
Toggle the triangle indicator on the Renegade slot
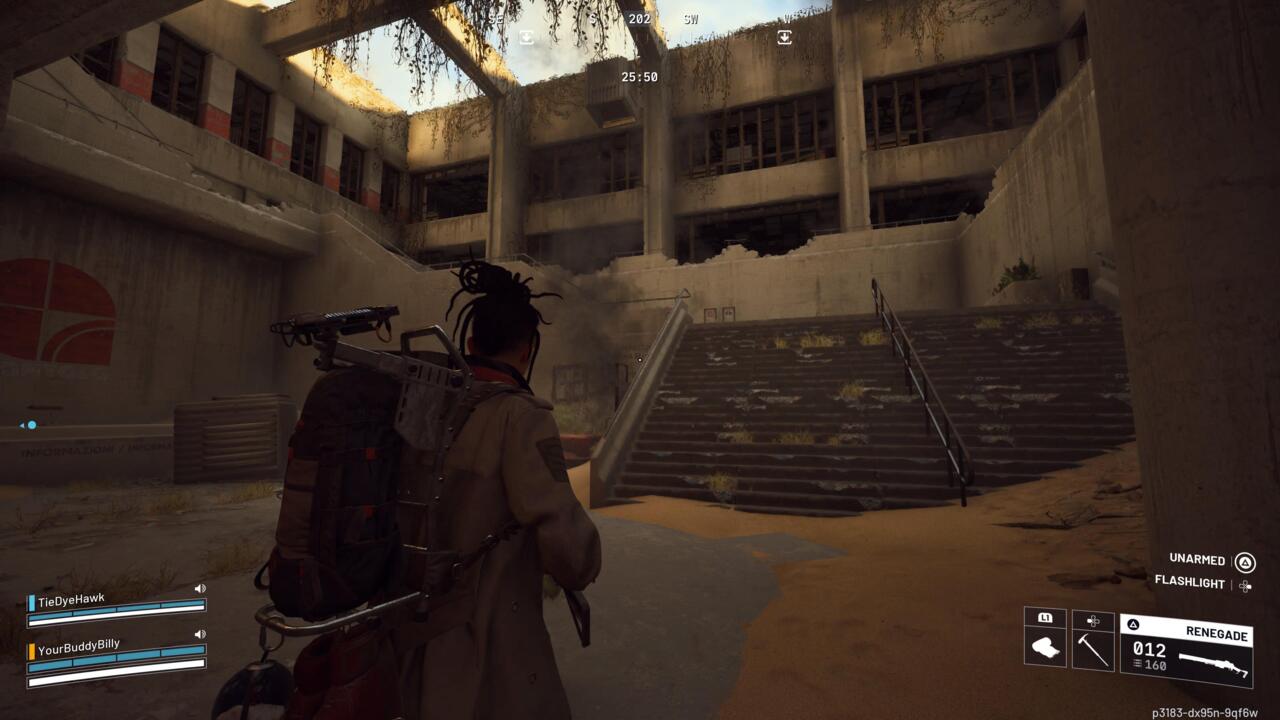1132,625
